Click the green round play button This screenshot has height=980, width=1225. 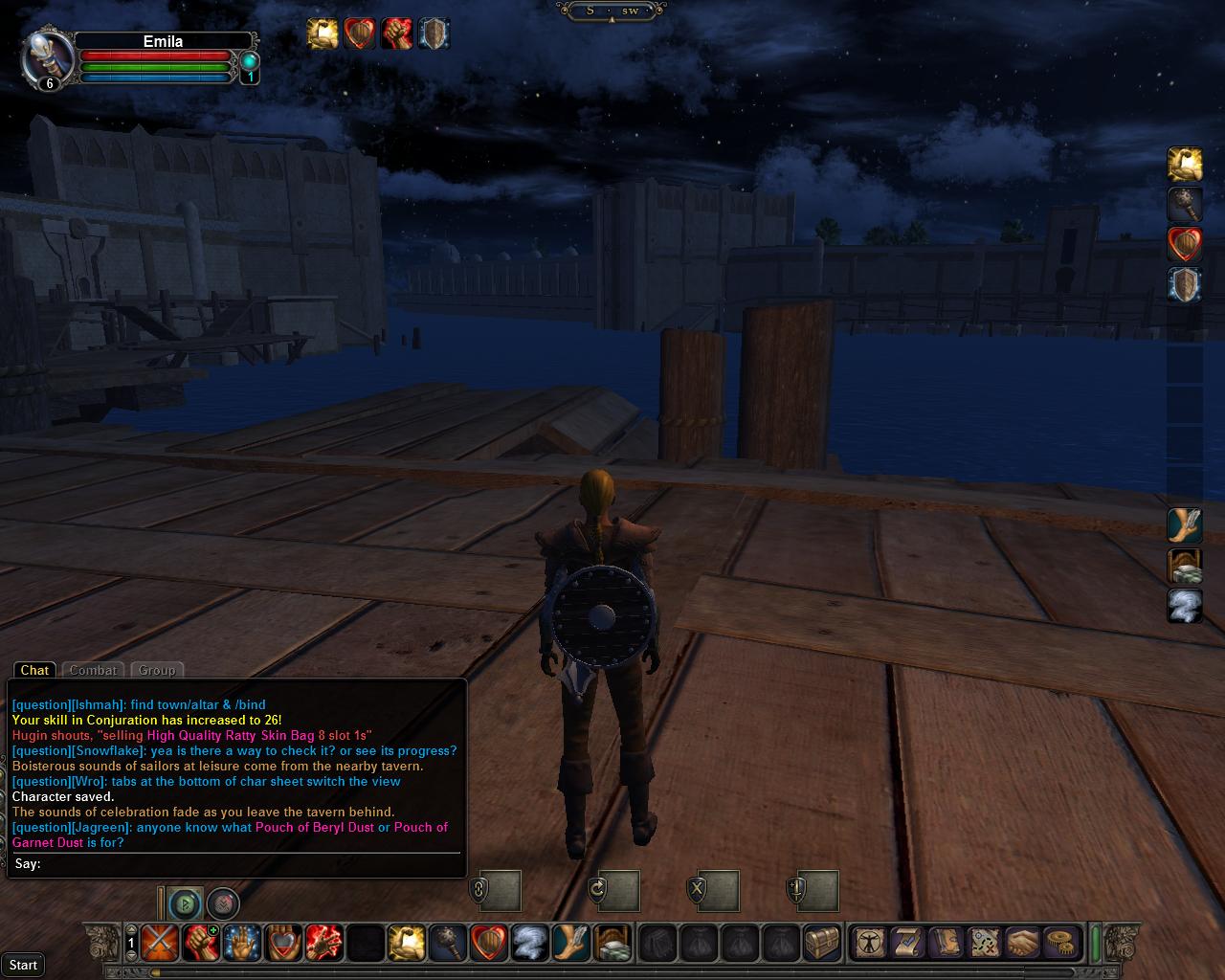point(186,902)
